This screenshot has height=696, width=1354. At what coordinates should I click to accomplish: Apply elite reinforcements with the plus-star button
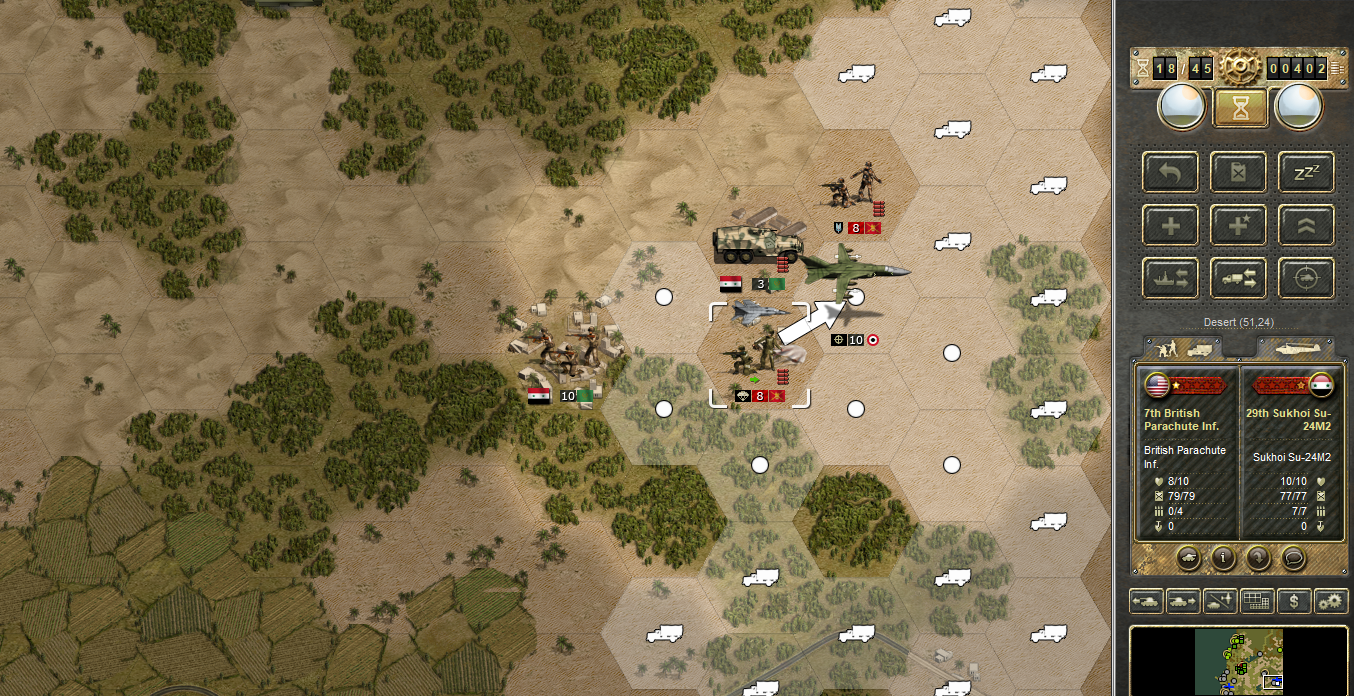coord(1238,225)
